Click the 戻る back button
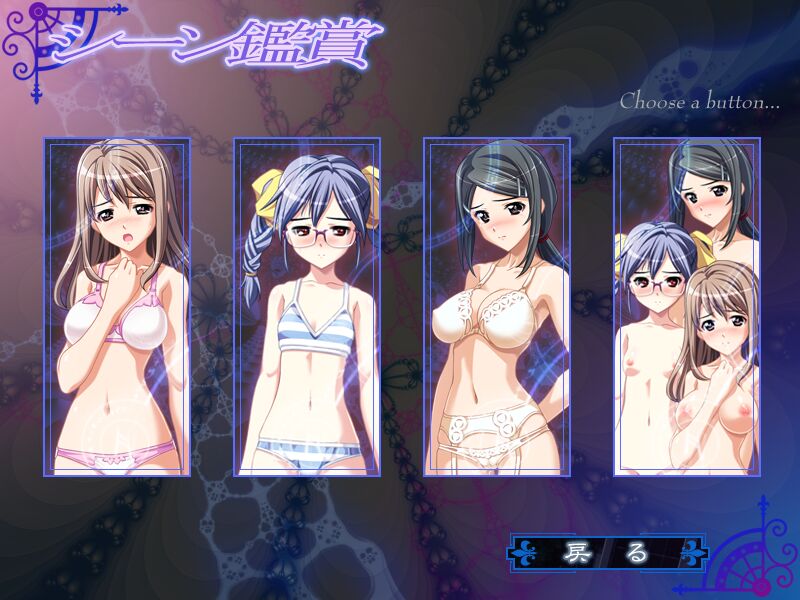This screenshot has width=800, height=600. (x=607, y=552)
